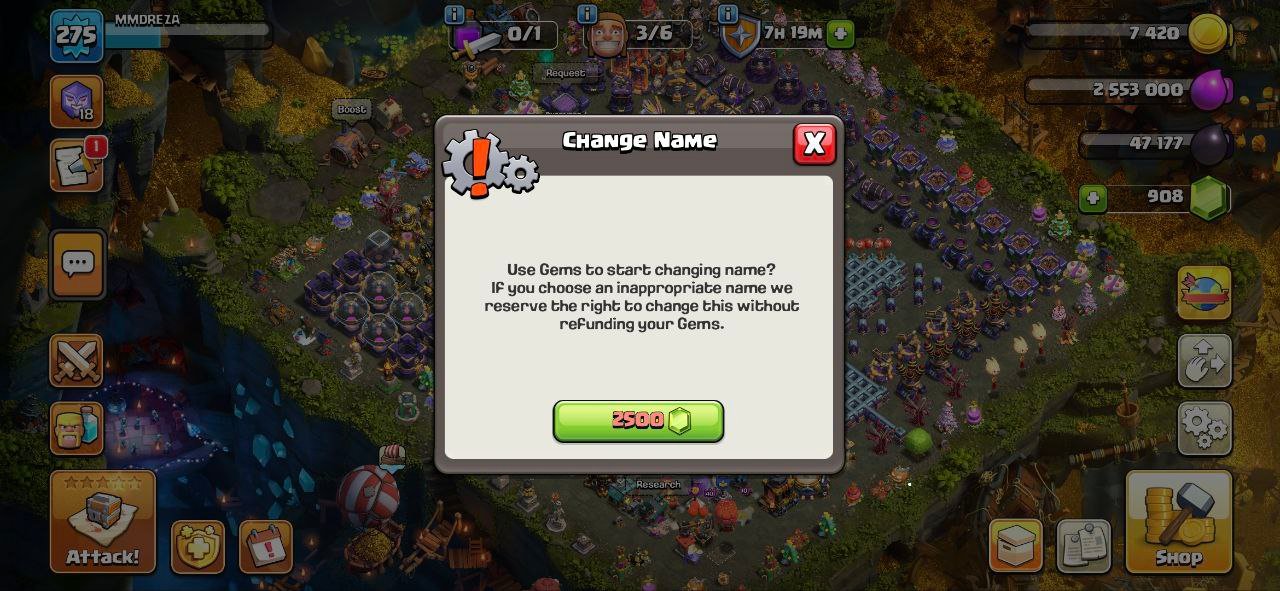Image resolution: width=1280 pixels, height=591 pixels.
Task: Open the globe with ribbon icon
Action: coord(1204,293)
